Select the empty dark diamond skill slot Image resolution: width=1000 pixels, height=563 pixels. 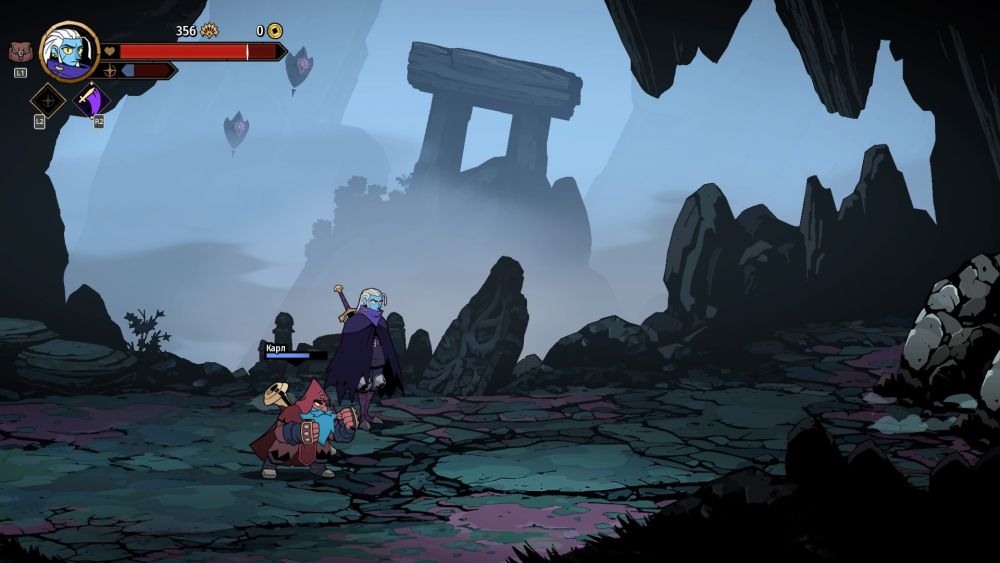(47, 100)
